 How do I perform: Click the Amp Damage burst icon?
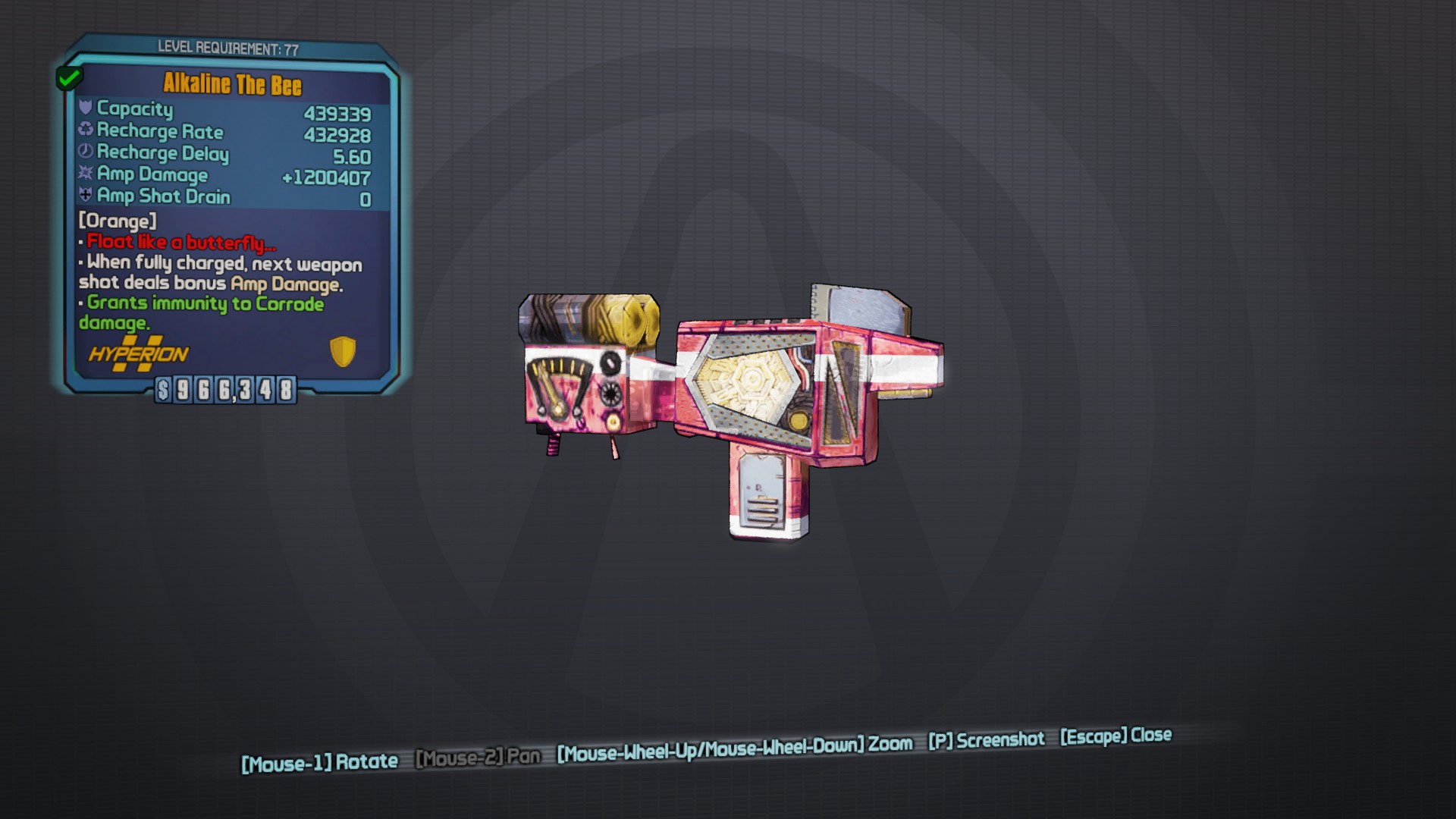(x=85, y=174)
